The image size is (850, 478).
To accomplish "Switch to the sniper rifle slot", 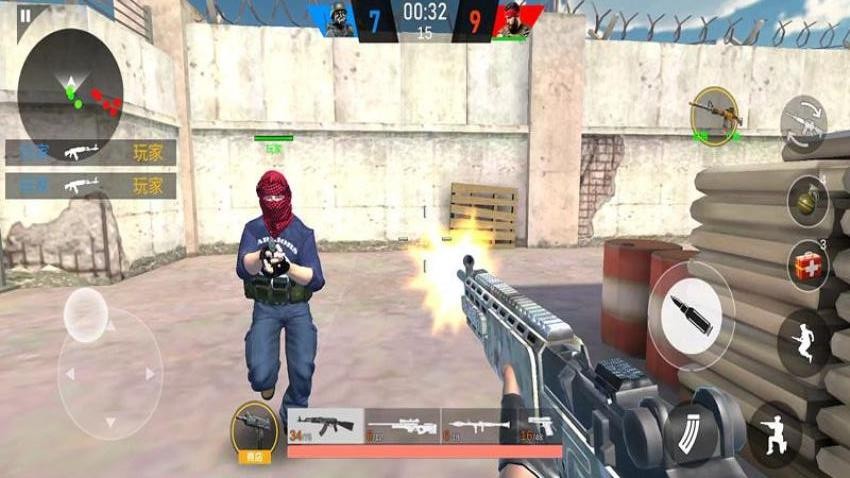I will (402, 424).
